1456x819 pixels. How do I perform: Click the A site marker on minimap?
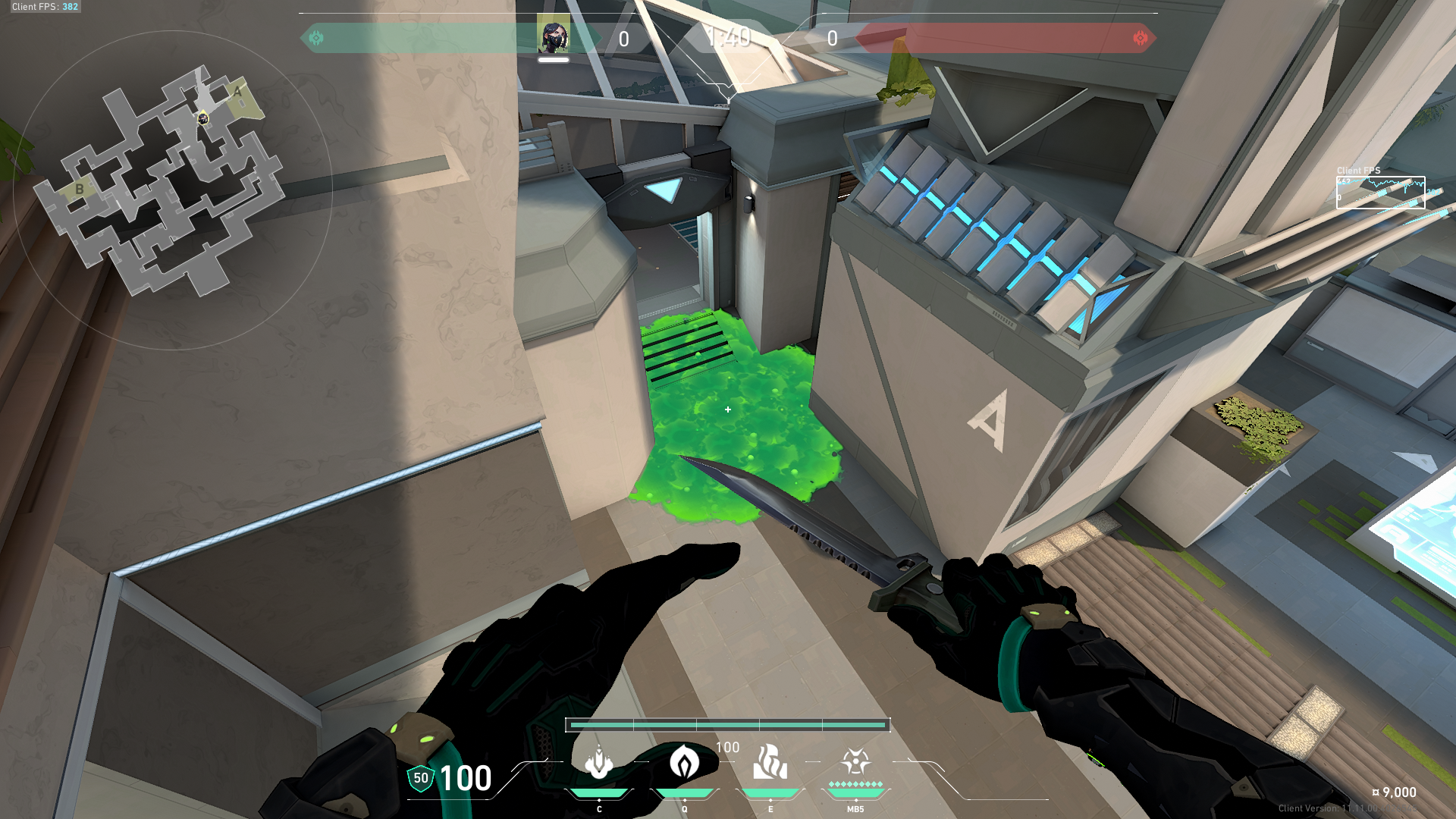(237, 93)
